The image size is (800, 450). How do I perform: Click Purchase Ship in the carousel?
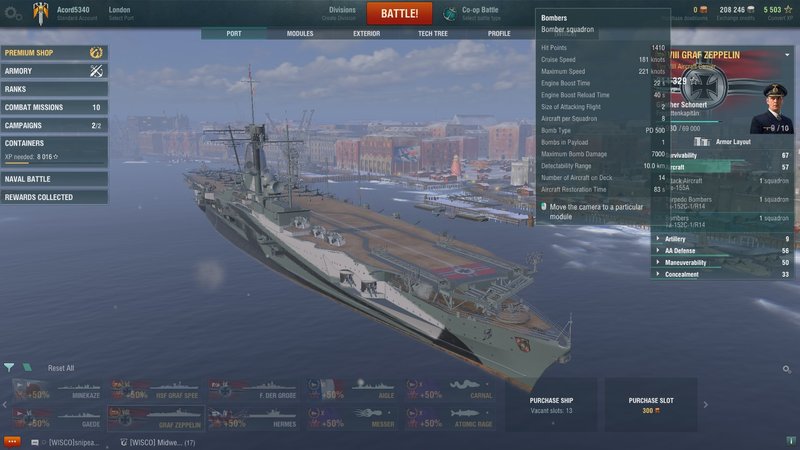[553, 404]
